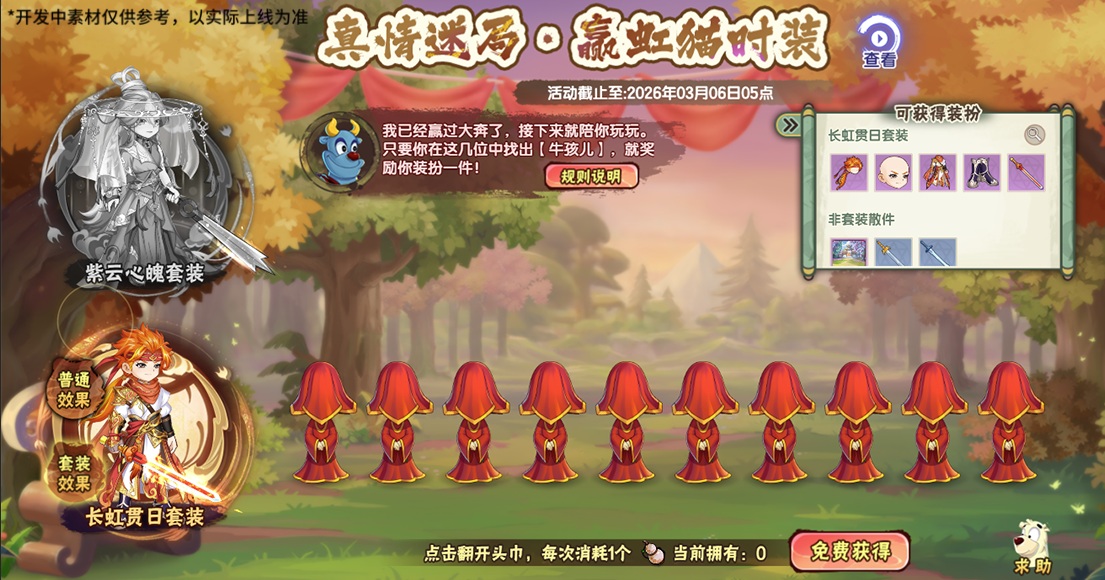Viewport: 1105px width, 580px height.
Task: Select the orange robe outfit item
Action: coord(938,172)
